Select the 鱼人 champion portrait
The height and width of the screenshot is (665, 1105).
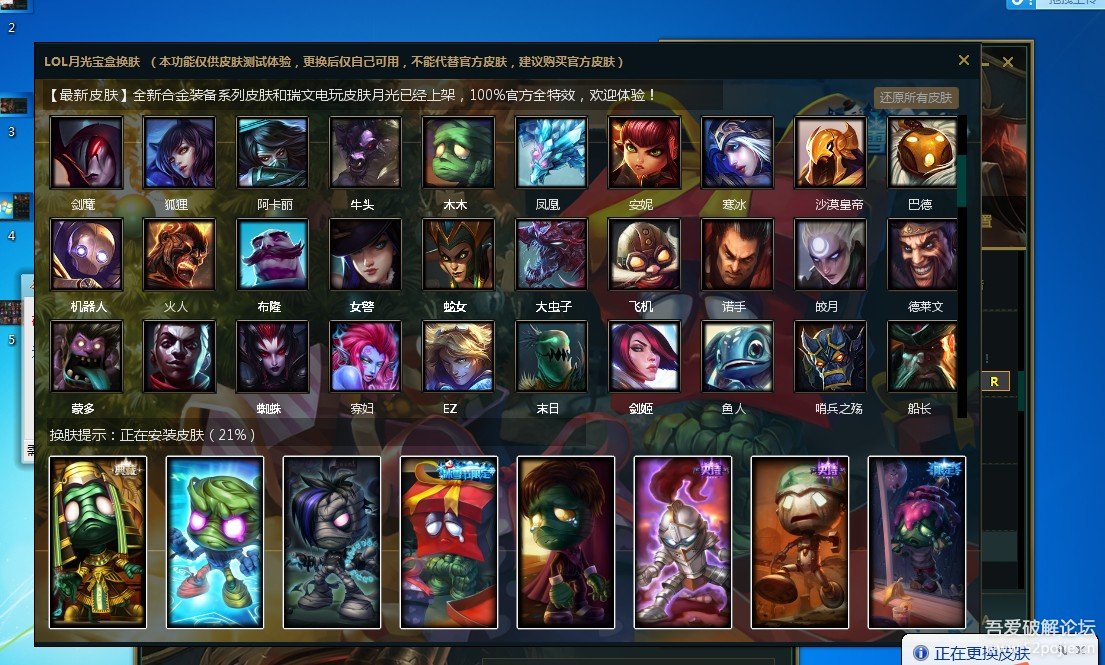click(x=738, y=356)
